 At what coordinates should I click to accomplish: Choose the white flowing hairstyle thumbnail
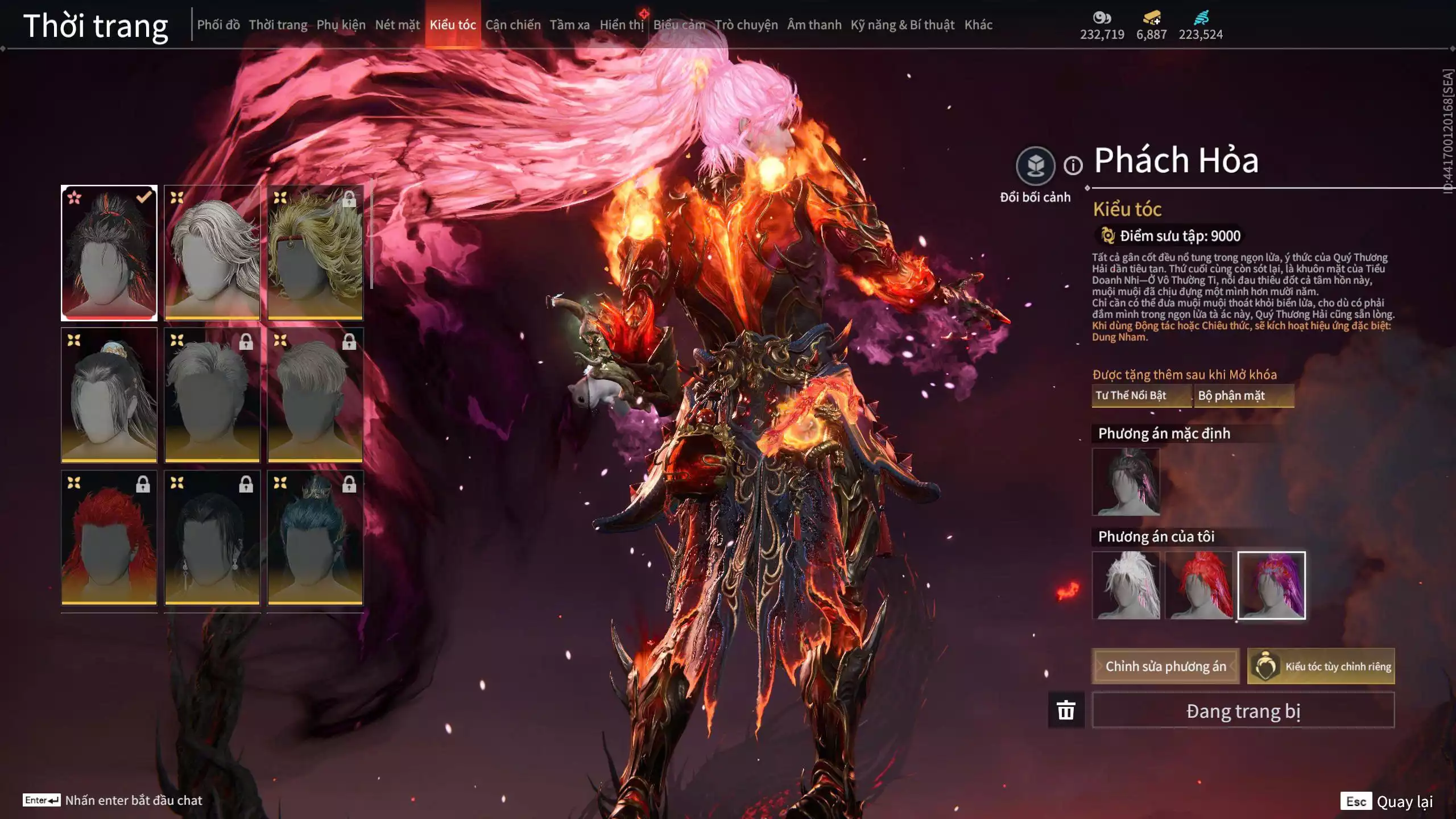tap(212, 253)
